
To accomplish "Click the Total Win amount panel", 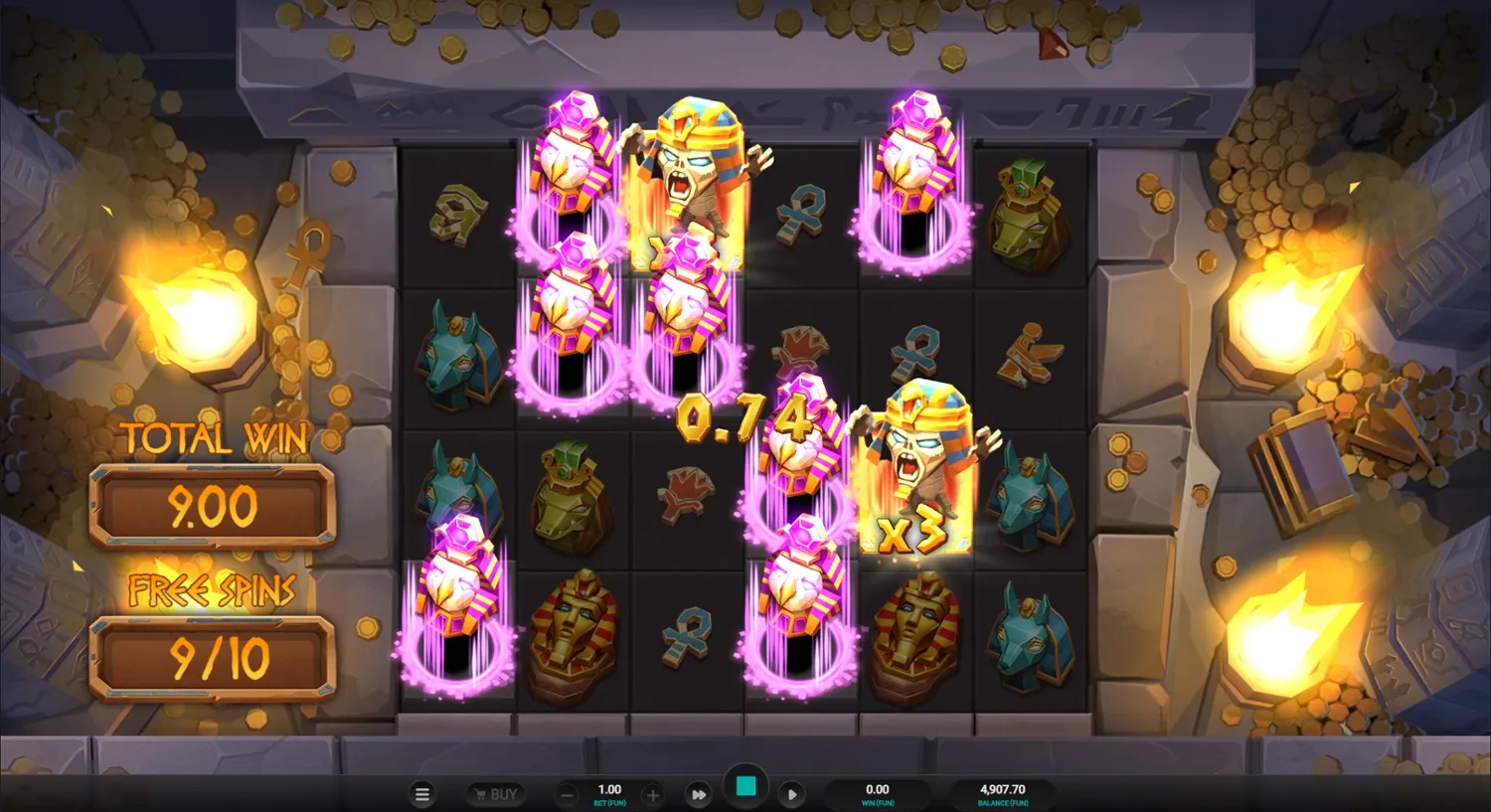I will [212, 505].
